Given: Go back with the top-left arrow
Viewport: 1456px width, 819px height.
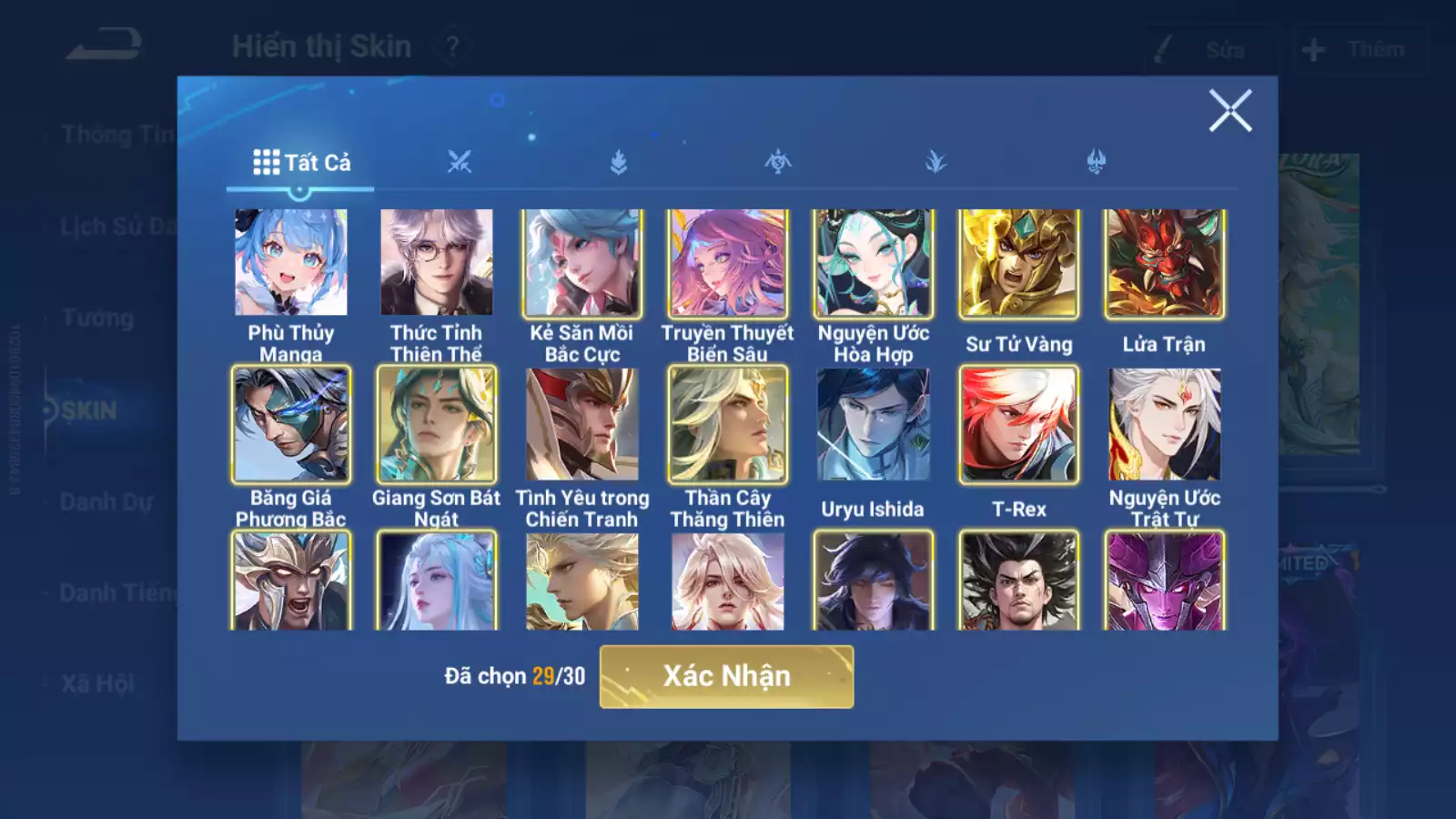Looking at the screenshot, I should (x=104, y=44).
